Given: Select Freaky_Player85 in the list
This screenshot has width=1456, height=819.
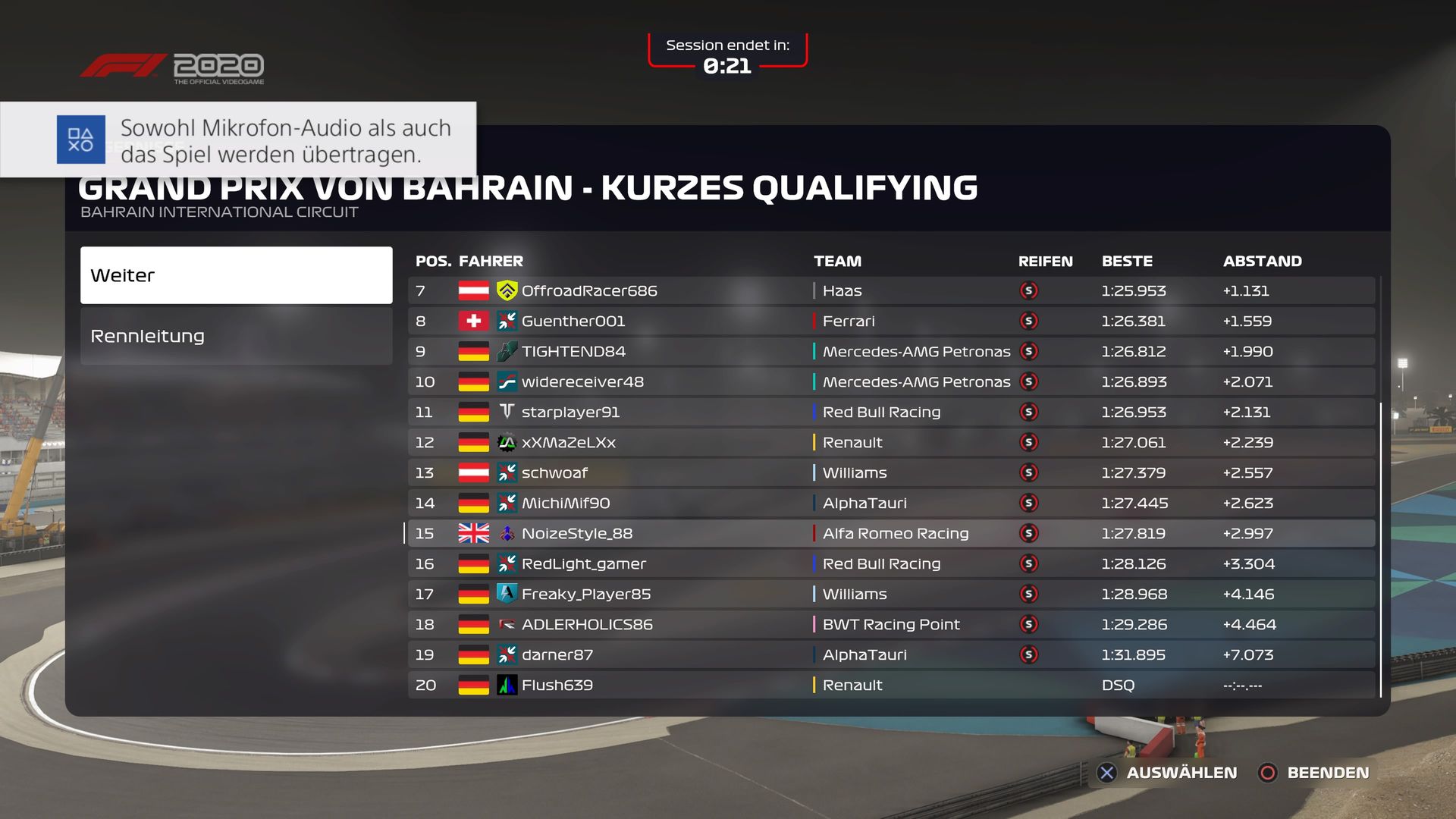Looking at the screenshot, I should 891,594.
